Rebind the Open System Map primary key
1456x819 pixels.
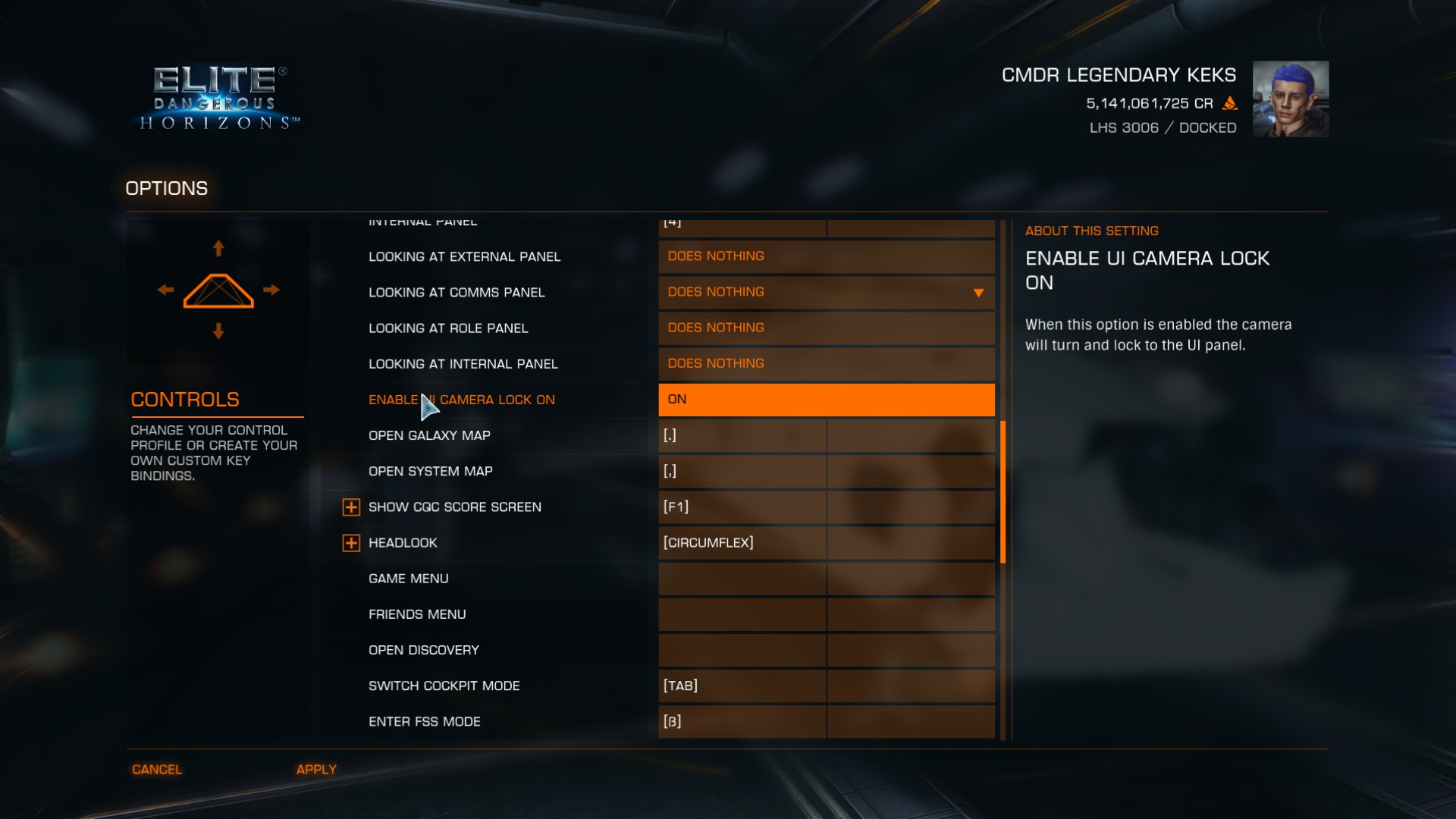pos(742,471)
